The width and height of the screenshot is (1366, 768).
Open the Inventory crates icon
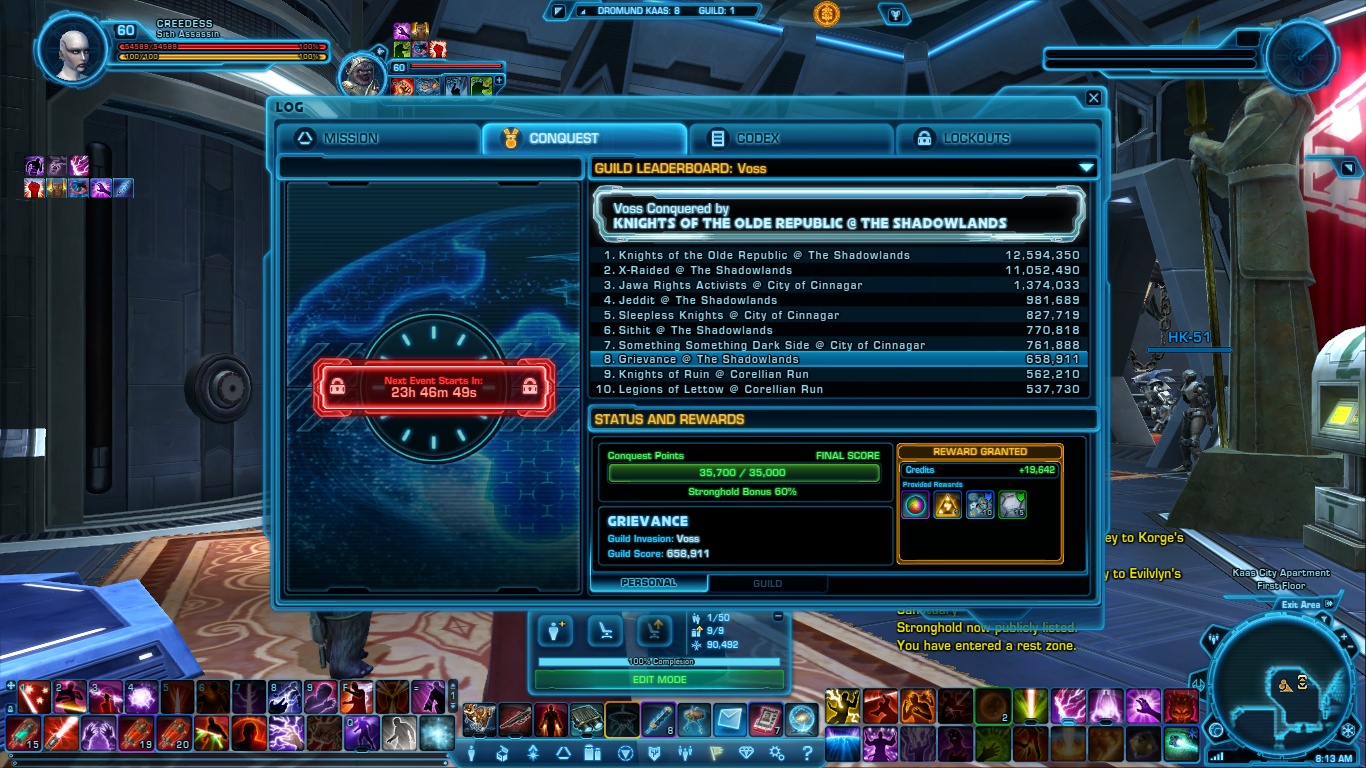click(x=593, y=755)
